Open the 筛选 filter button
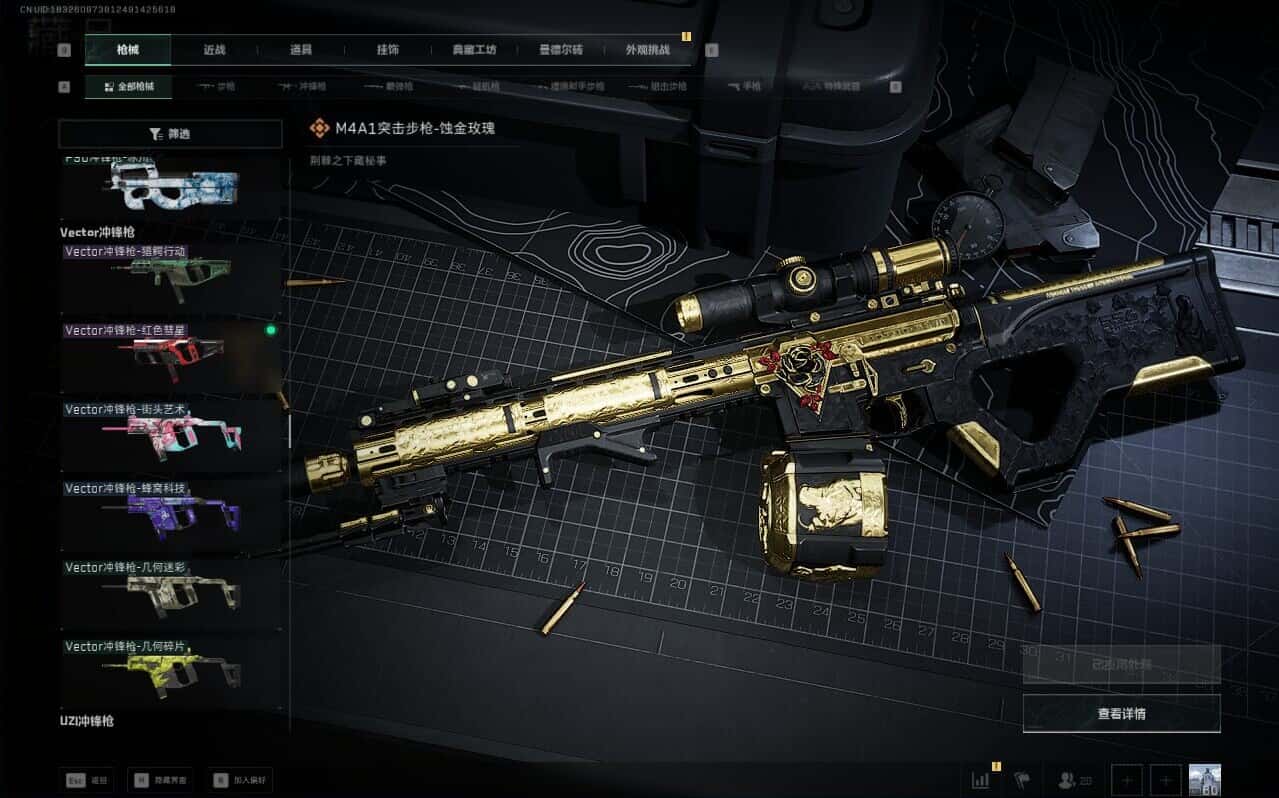 [x=170, y=134]
